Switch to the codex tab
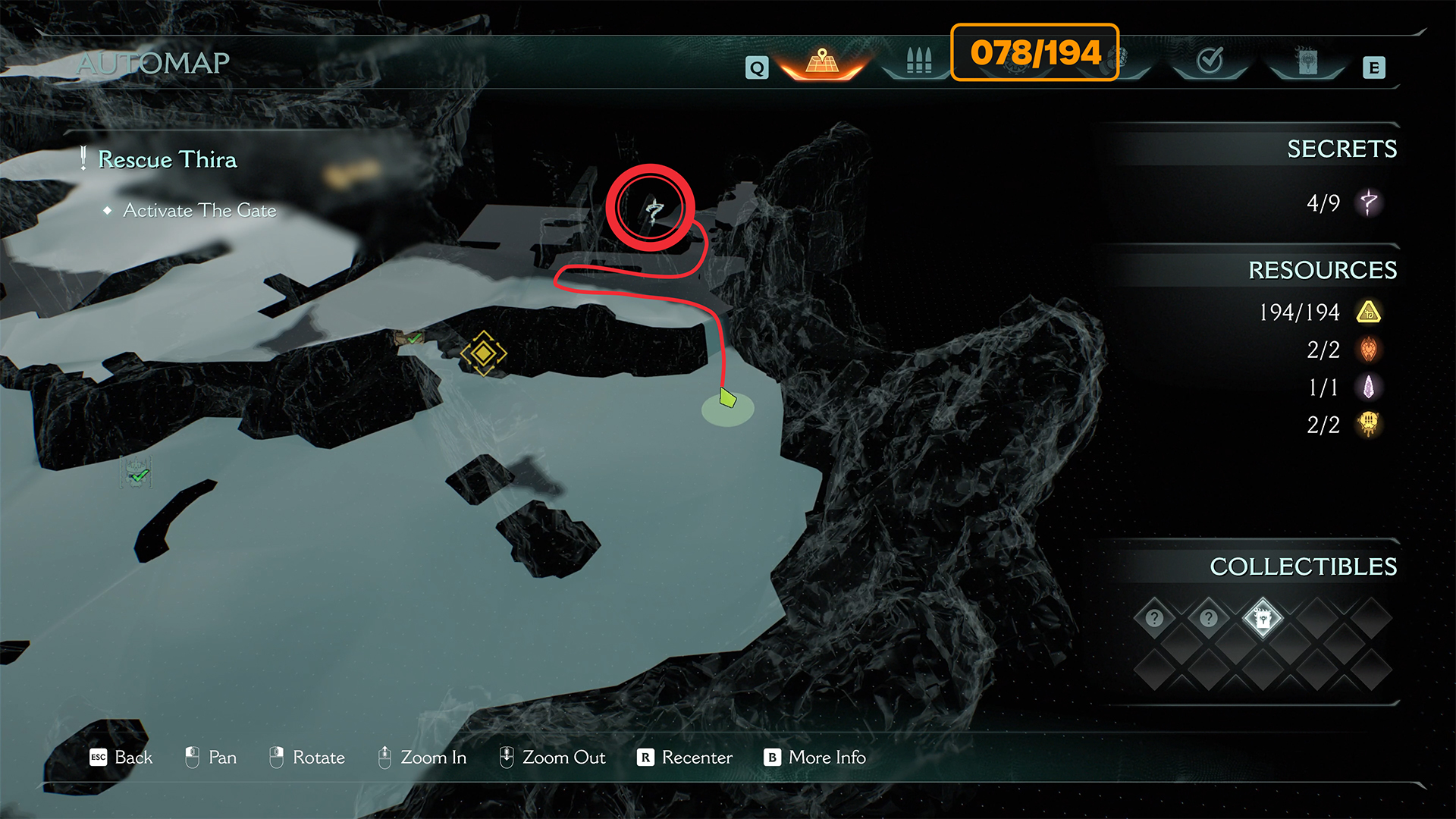Viewport: 1456px width, 819px height. click(x=1307, y=62)
